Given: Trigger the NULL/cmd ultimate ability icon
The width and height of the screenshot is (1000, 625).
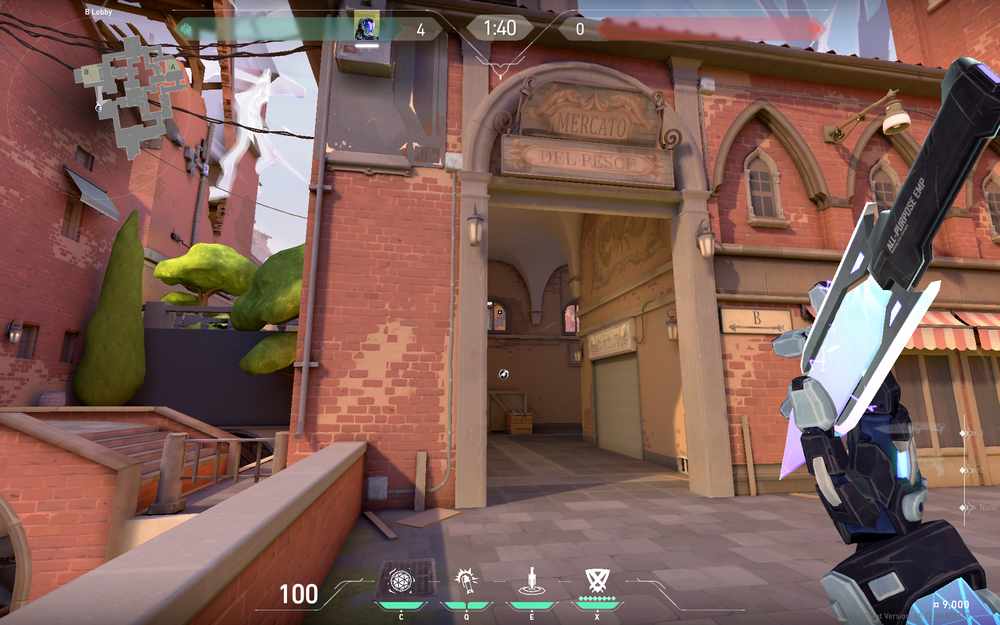Looking at the screenshot, I should [x=598, y=581].
